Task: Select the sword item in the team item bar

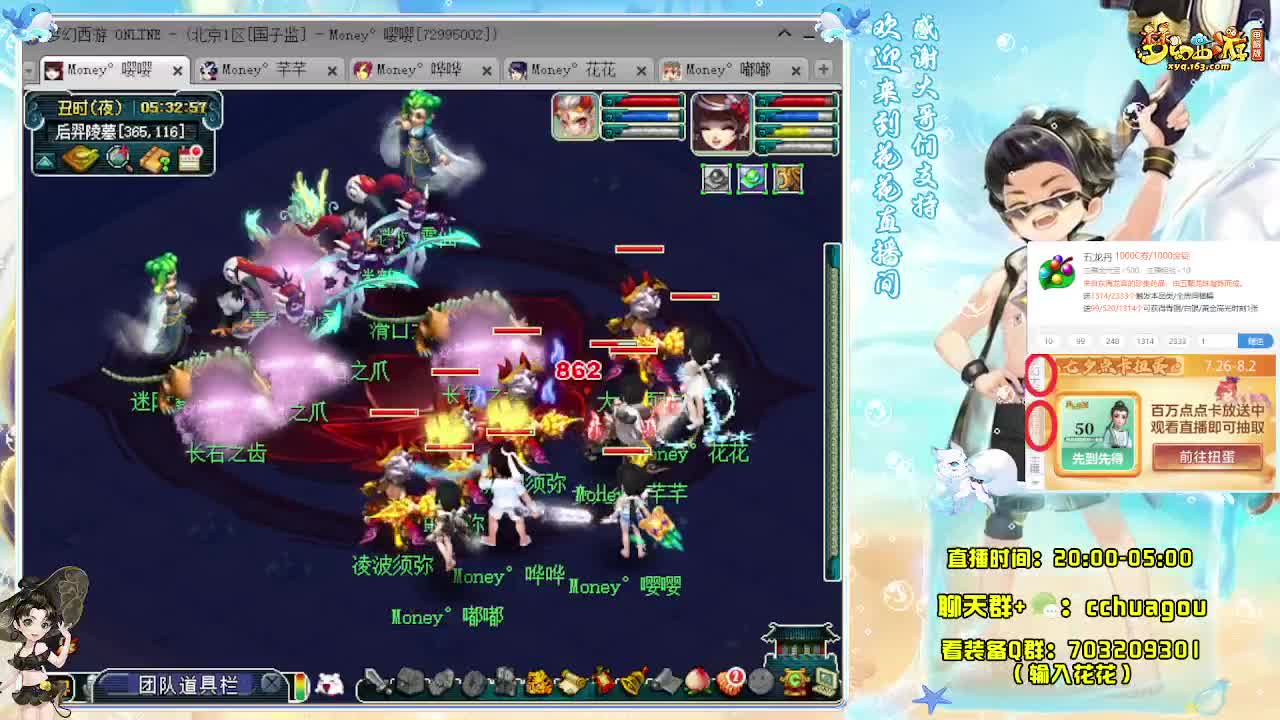Action: 375,683
